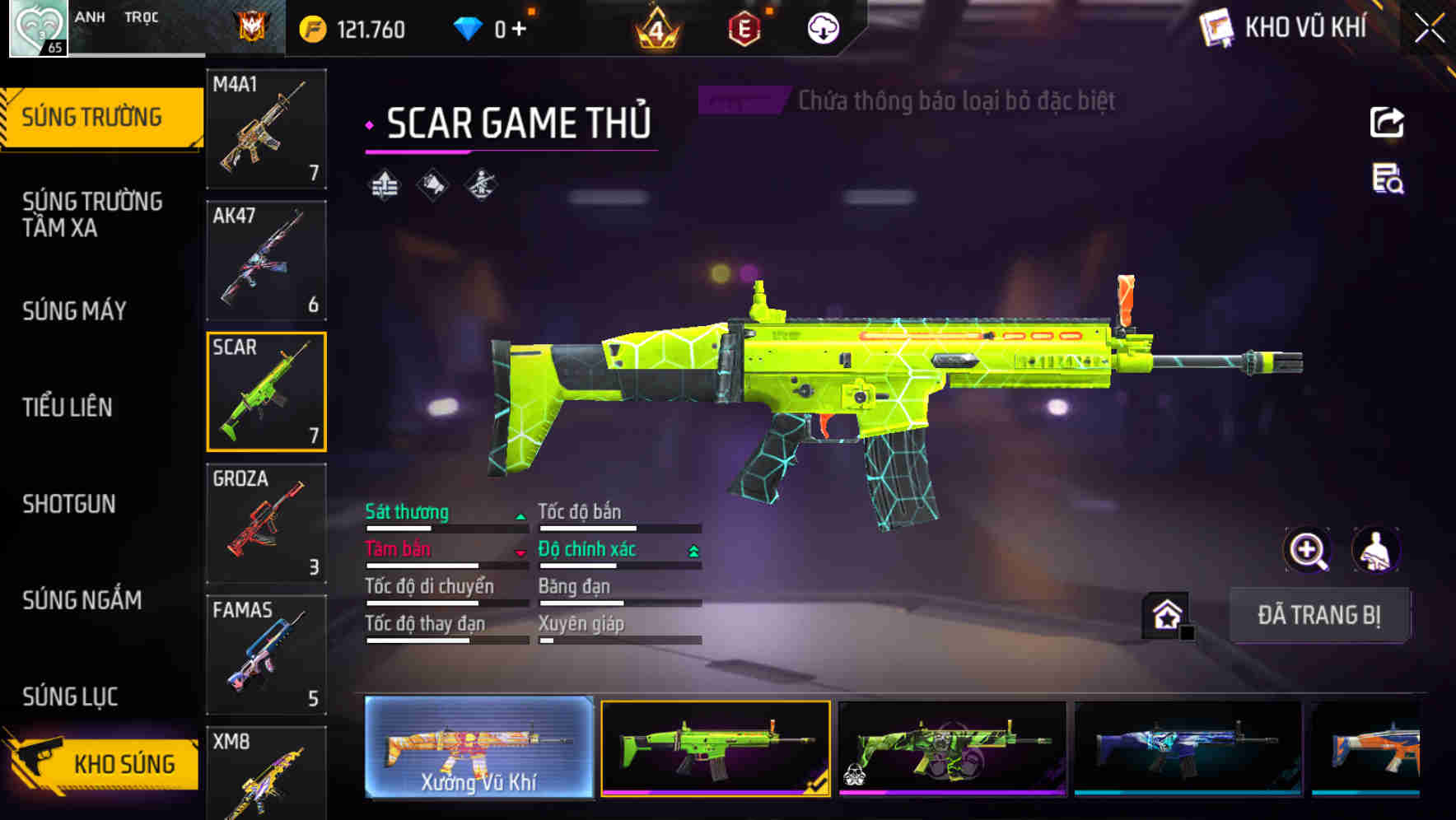Select the zoom-in magnifier icon near weapon preview
This screenshot has width=1456, height=820.
click(1309, 550)
